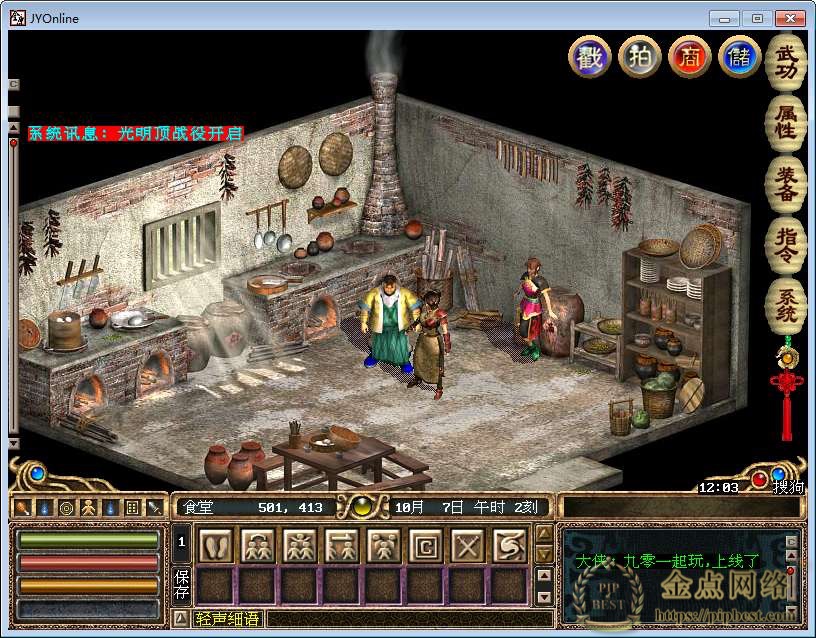The height and width of the screenshot is (638, 816).
Task: Open the red 商 shop button
Action: 689,56
